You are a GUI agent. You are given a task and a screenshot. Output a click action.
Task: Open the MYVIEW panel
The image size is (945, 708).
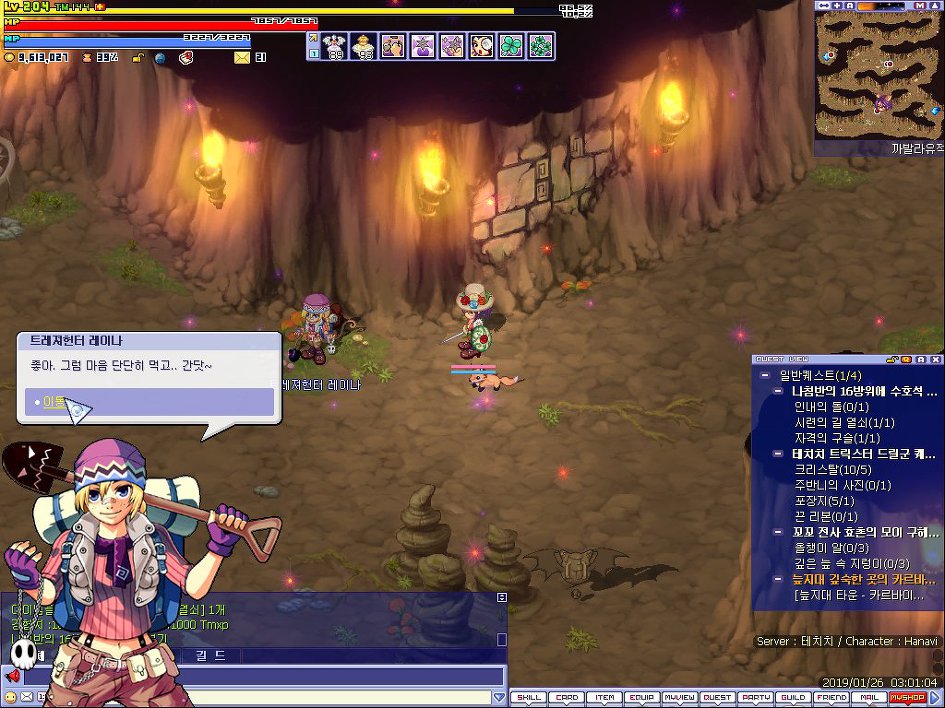coord(679,697)
